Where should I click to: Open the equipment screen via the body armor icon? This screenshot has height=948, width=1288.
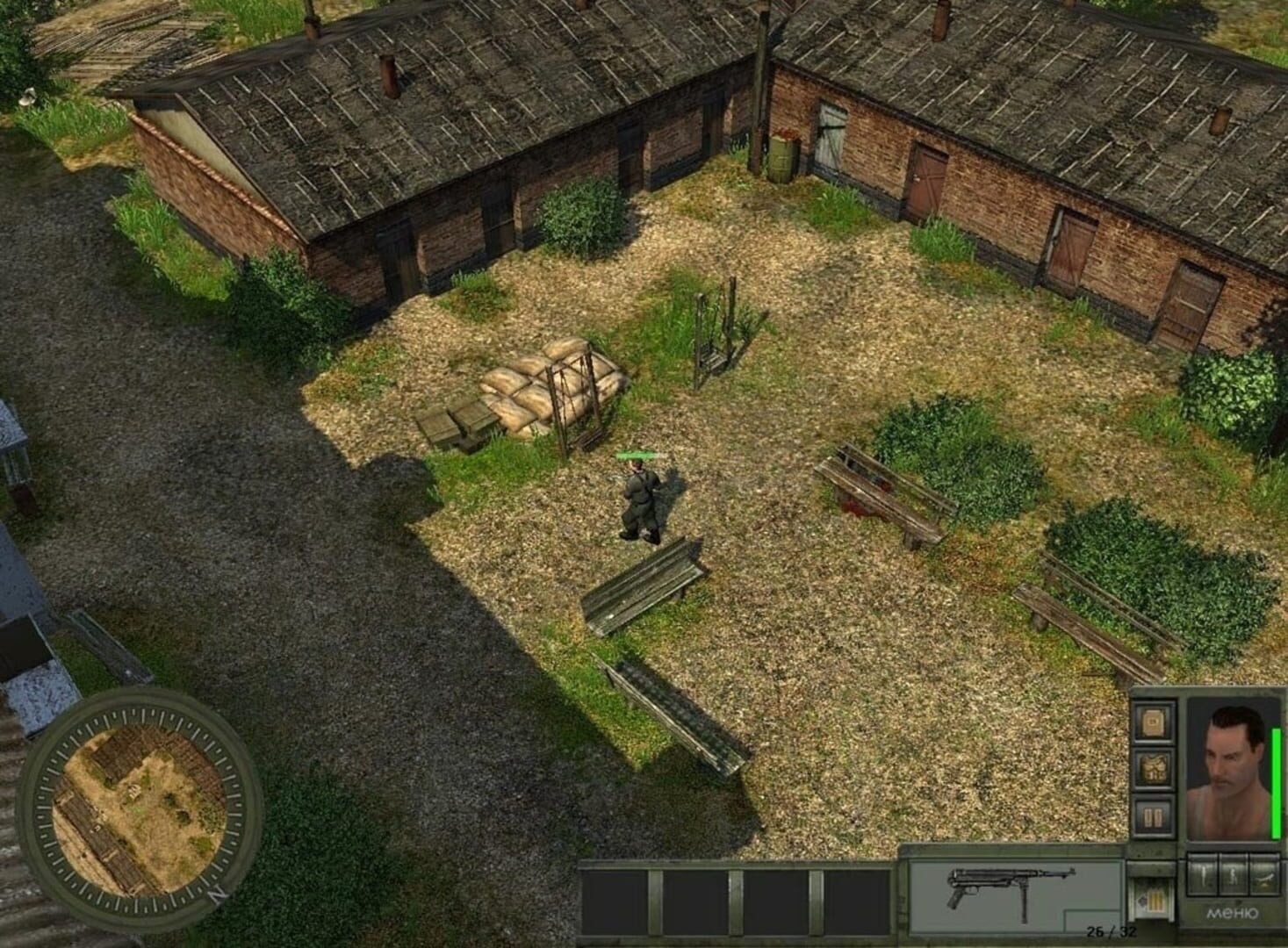pyautogui.click(x=1155, y=767)
